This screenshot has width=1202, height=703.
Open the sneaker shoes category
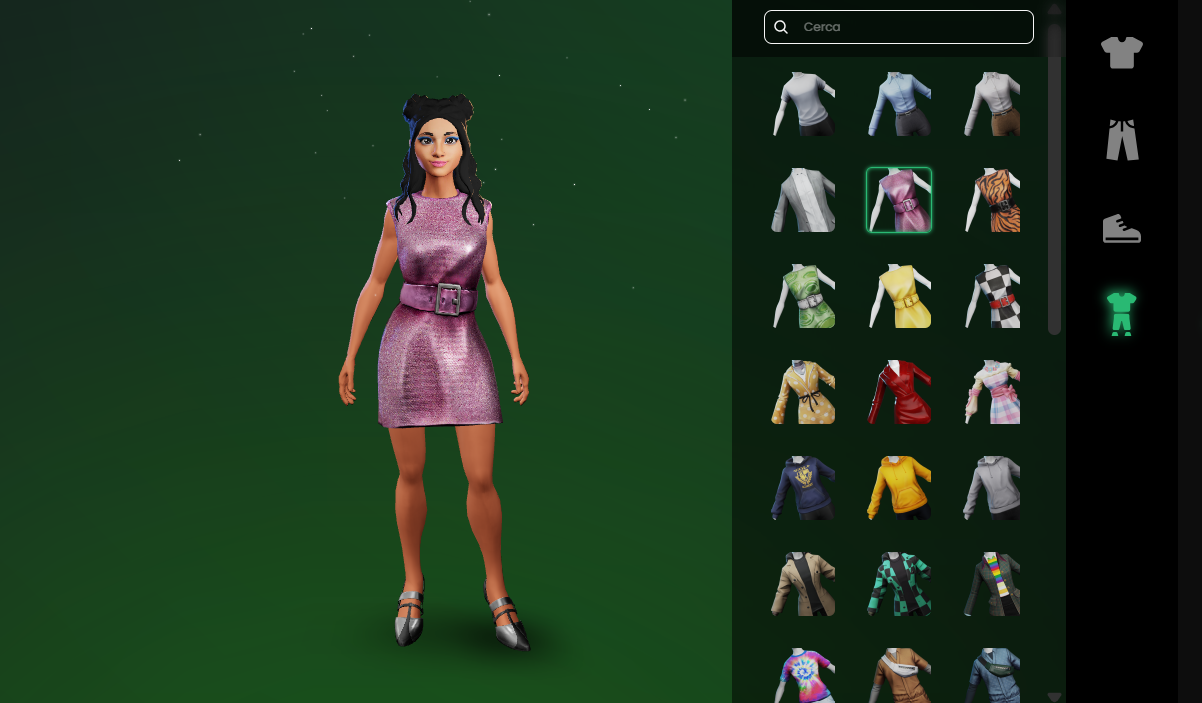point(1121,228)
